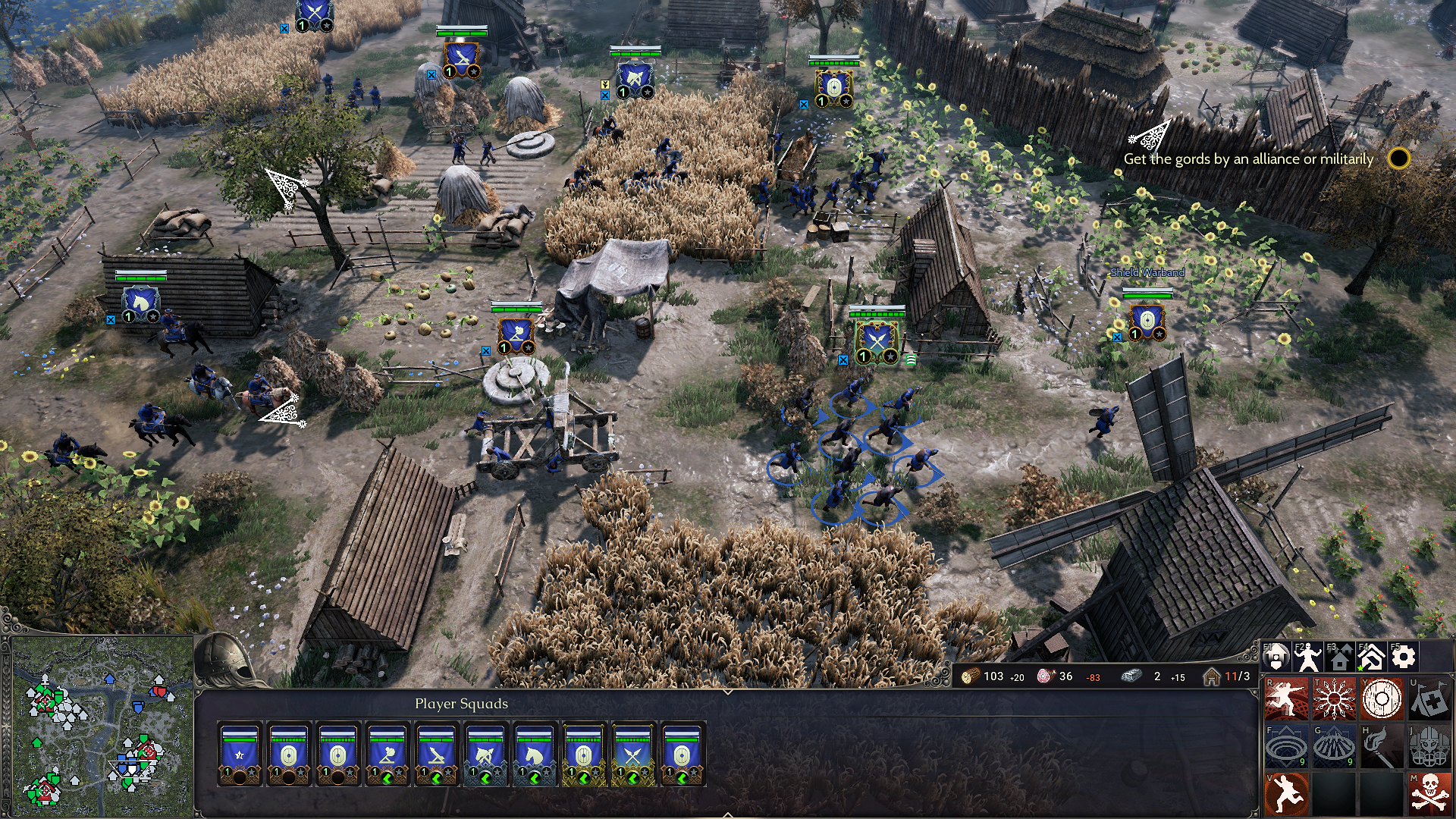Click the objective text about getting the gords

click(x=1249, y=160)
